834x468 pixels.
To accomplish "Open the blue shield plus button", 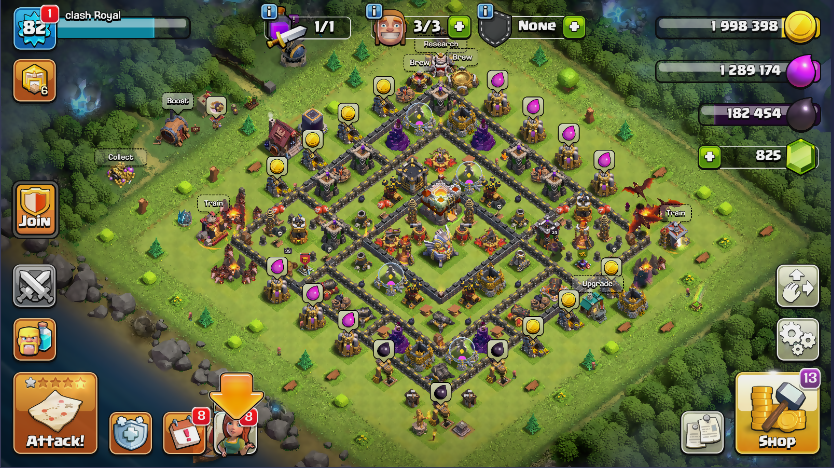I will tap(130, 433).
